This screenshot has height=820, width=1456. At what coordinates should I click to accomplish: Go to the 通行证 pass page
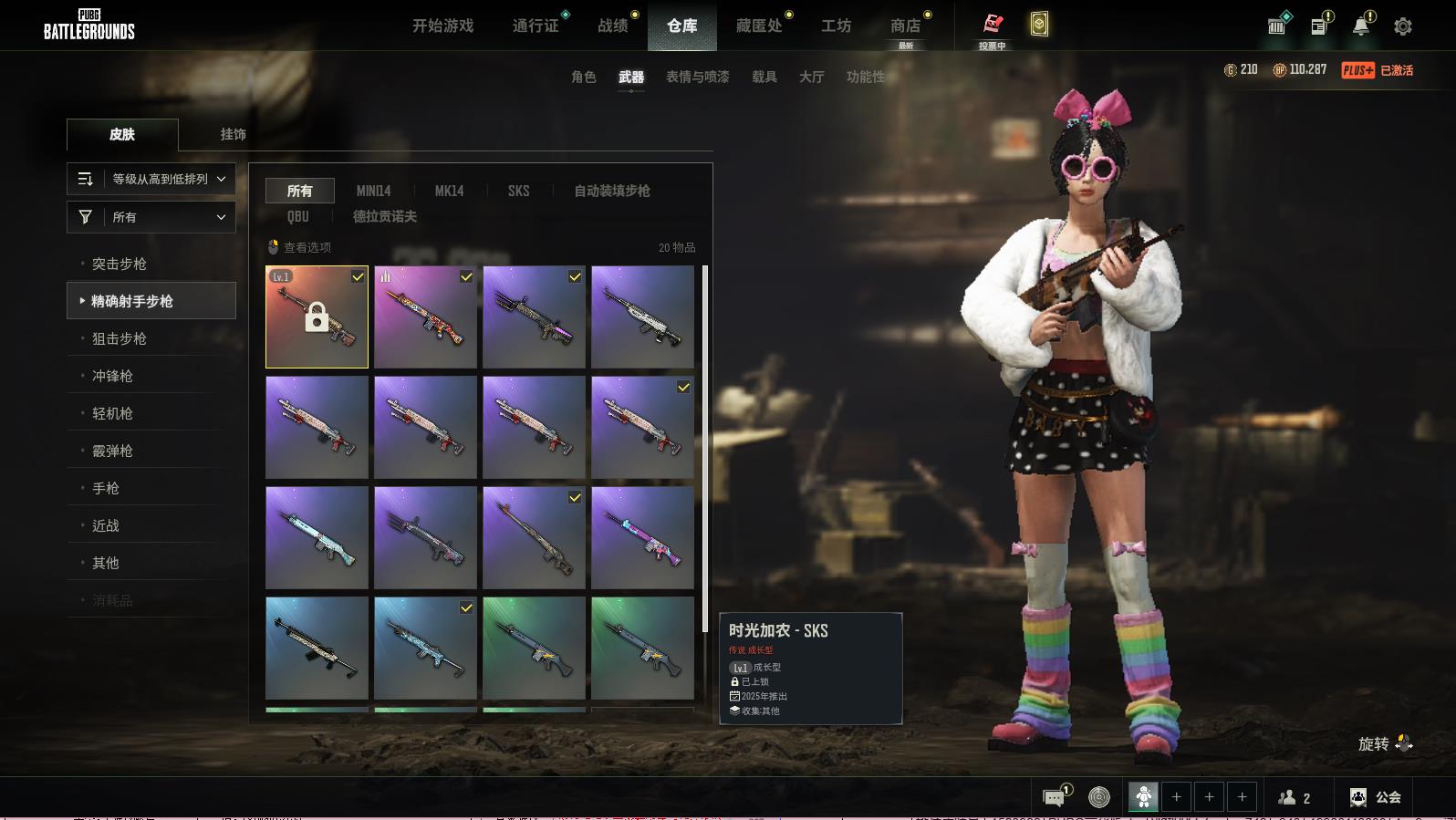pos(536,26)
